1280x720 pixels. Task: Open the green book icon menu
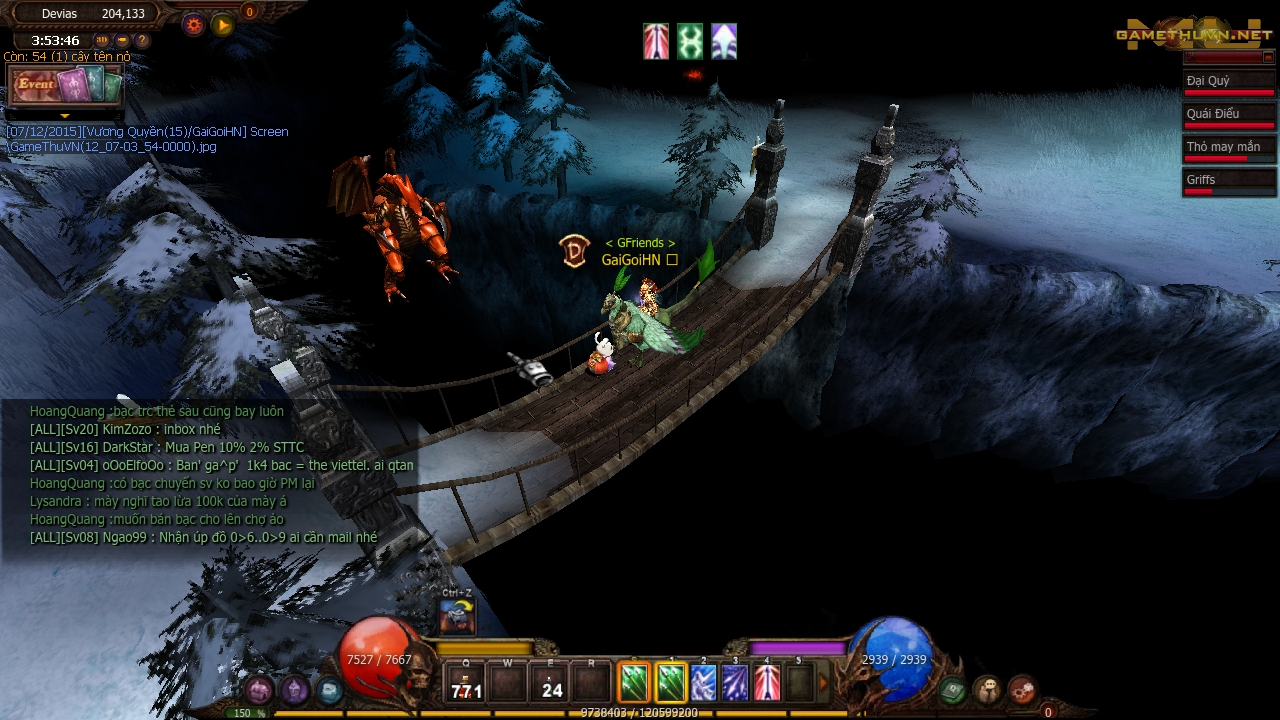pyautogui.click(x=953, y=689)
